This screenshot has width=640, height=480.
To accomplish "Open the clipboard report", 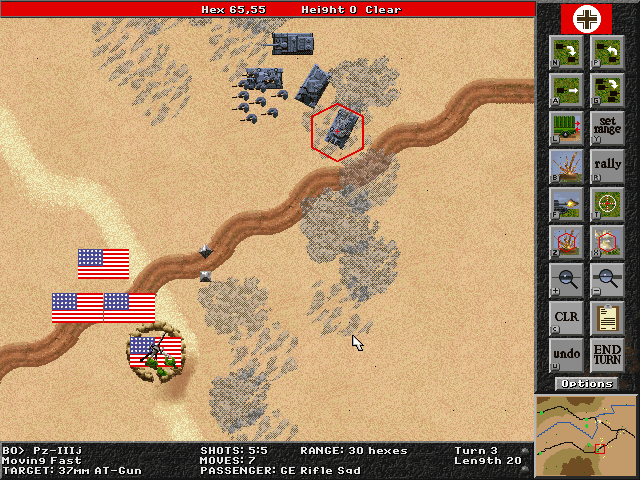I will coord(606,317).
